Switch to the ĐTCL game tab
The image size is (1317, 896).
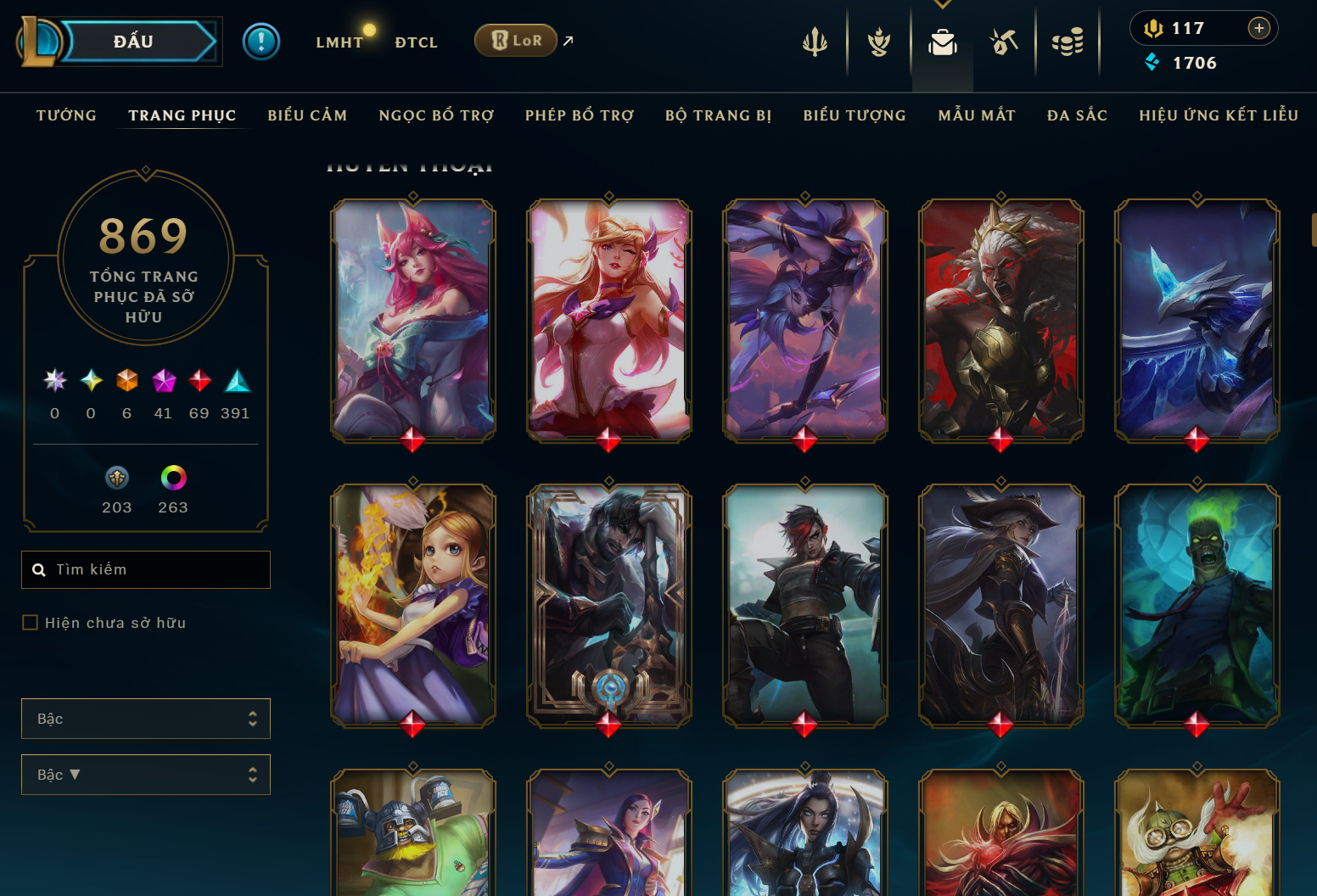pos(416,42)
